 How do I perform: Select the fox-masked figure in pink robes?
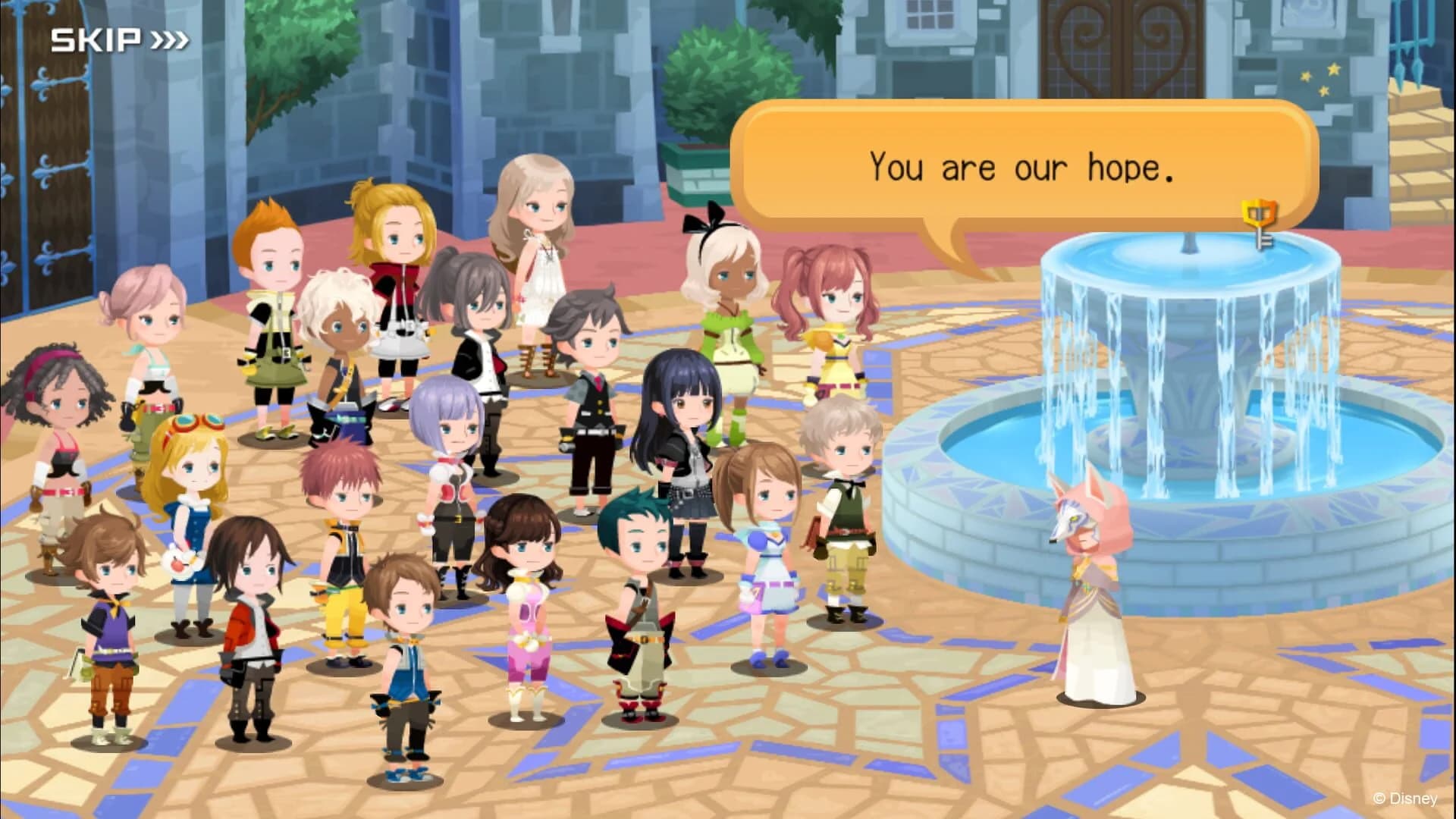pos(1092,599)
